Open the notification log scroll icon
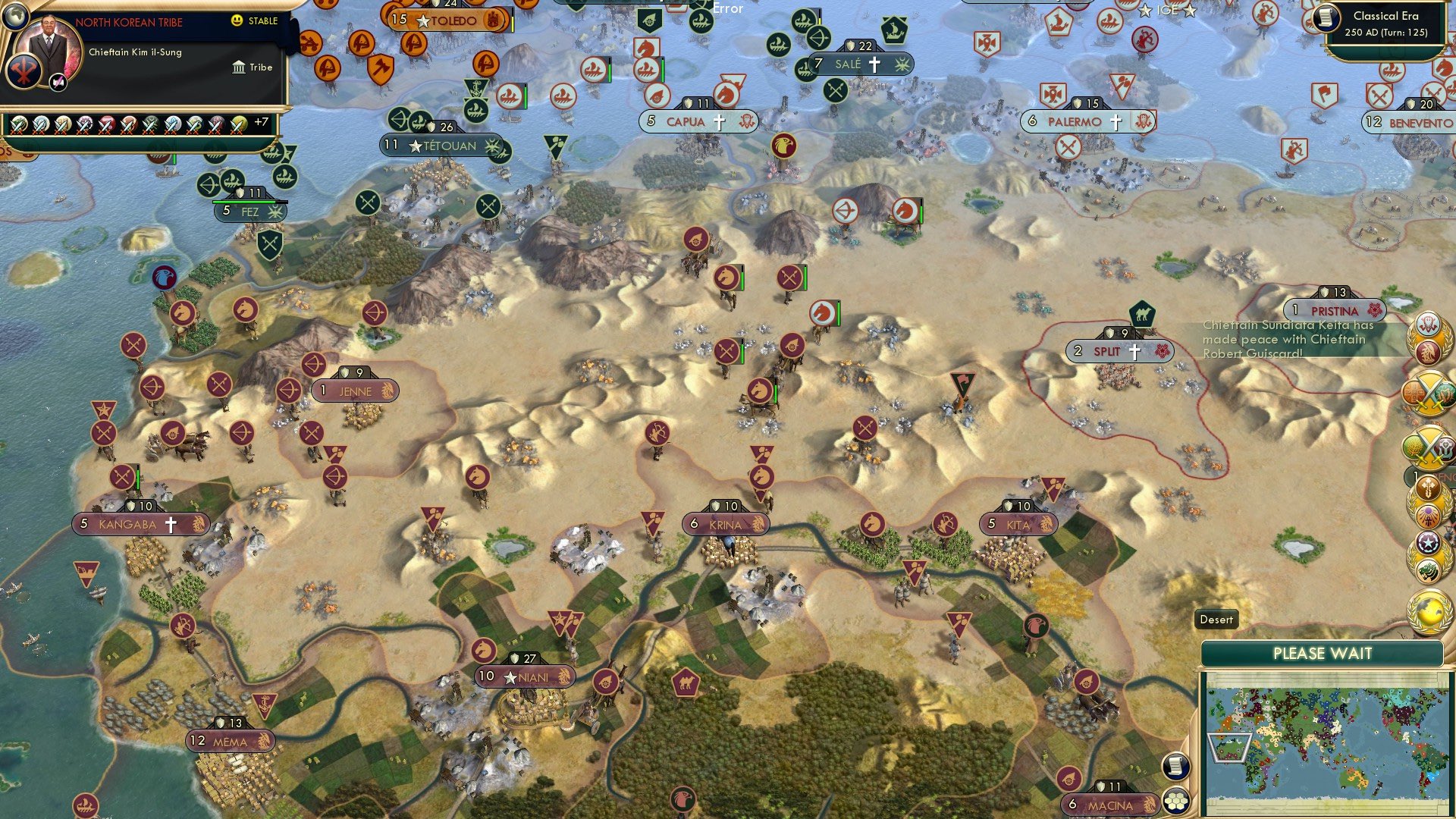The height and width of the screenshot is (819, 1456). 1178,767
